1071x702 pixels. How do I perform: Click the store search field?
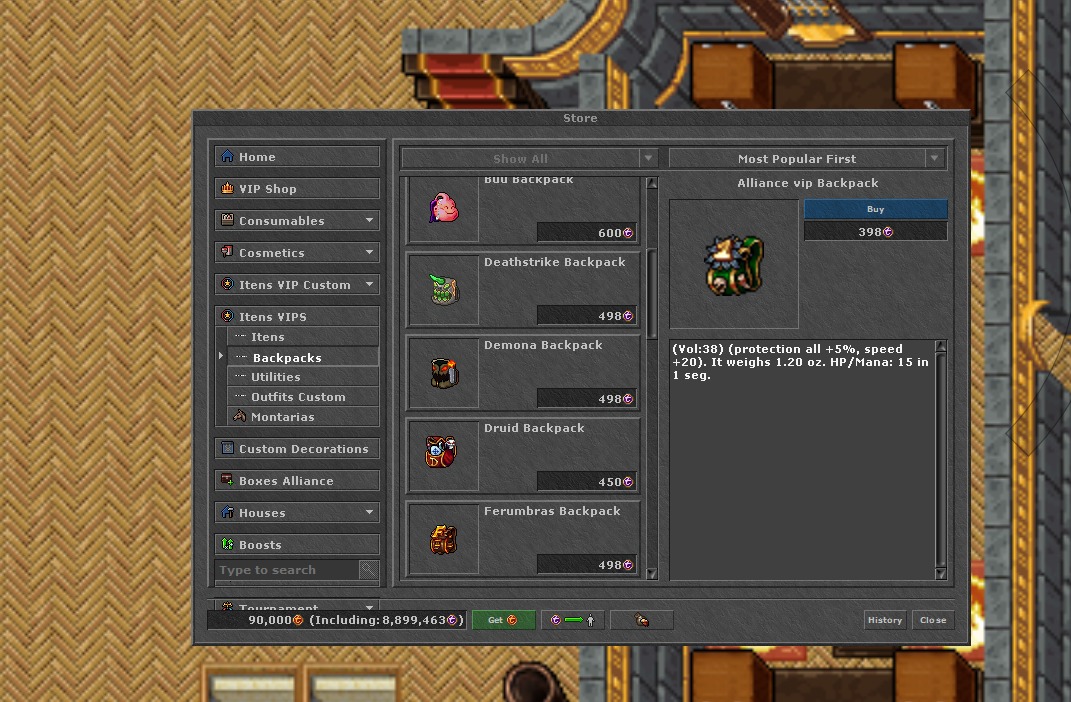(287, 570)
